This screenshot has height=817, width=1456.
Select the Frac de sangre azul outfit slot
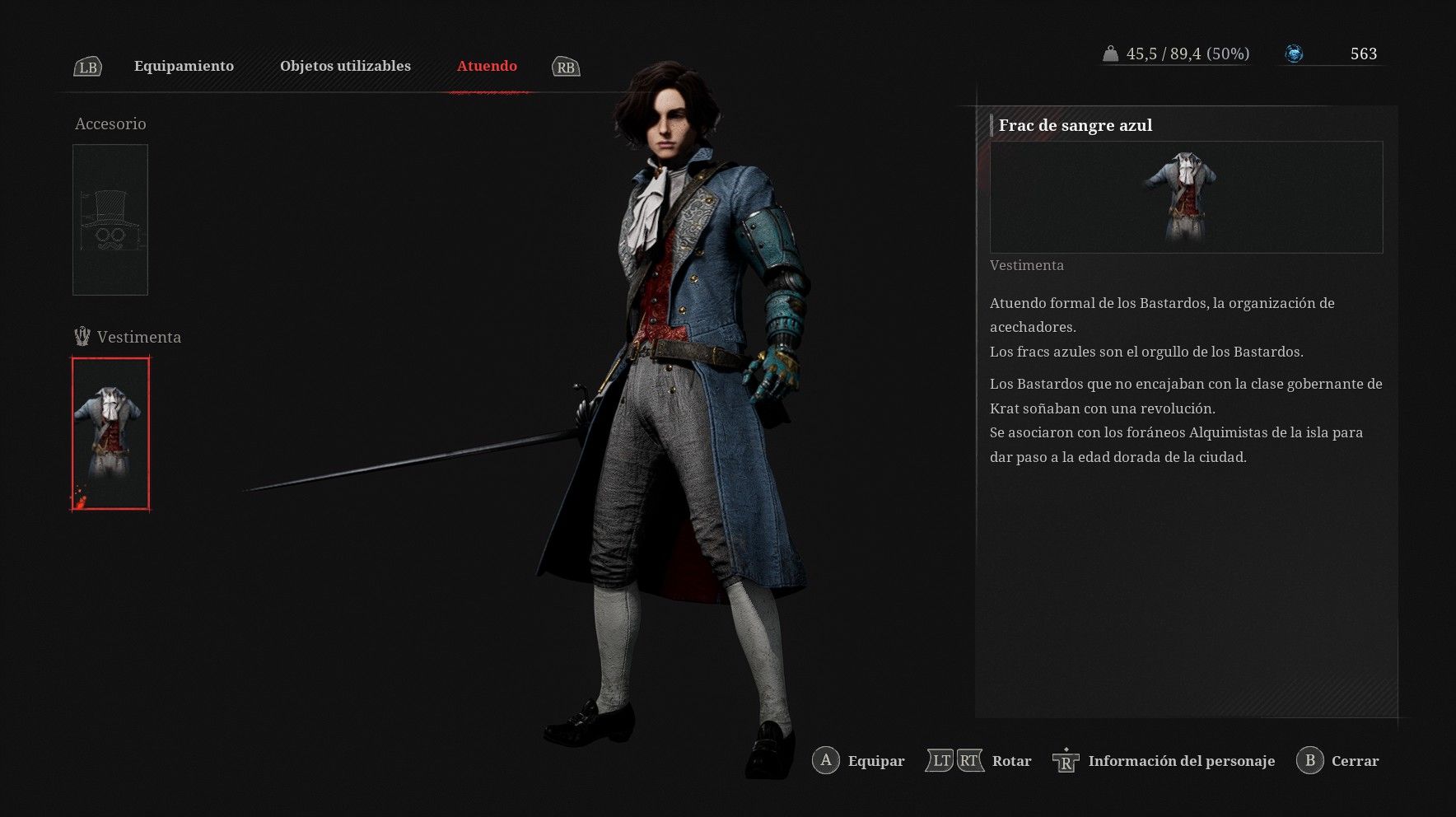pyautogui.click(x=110, y=434)
